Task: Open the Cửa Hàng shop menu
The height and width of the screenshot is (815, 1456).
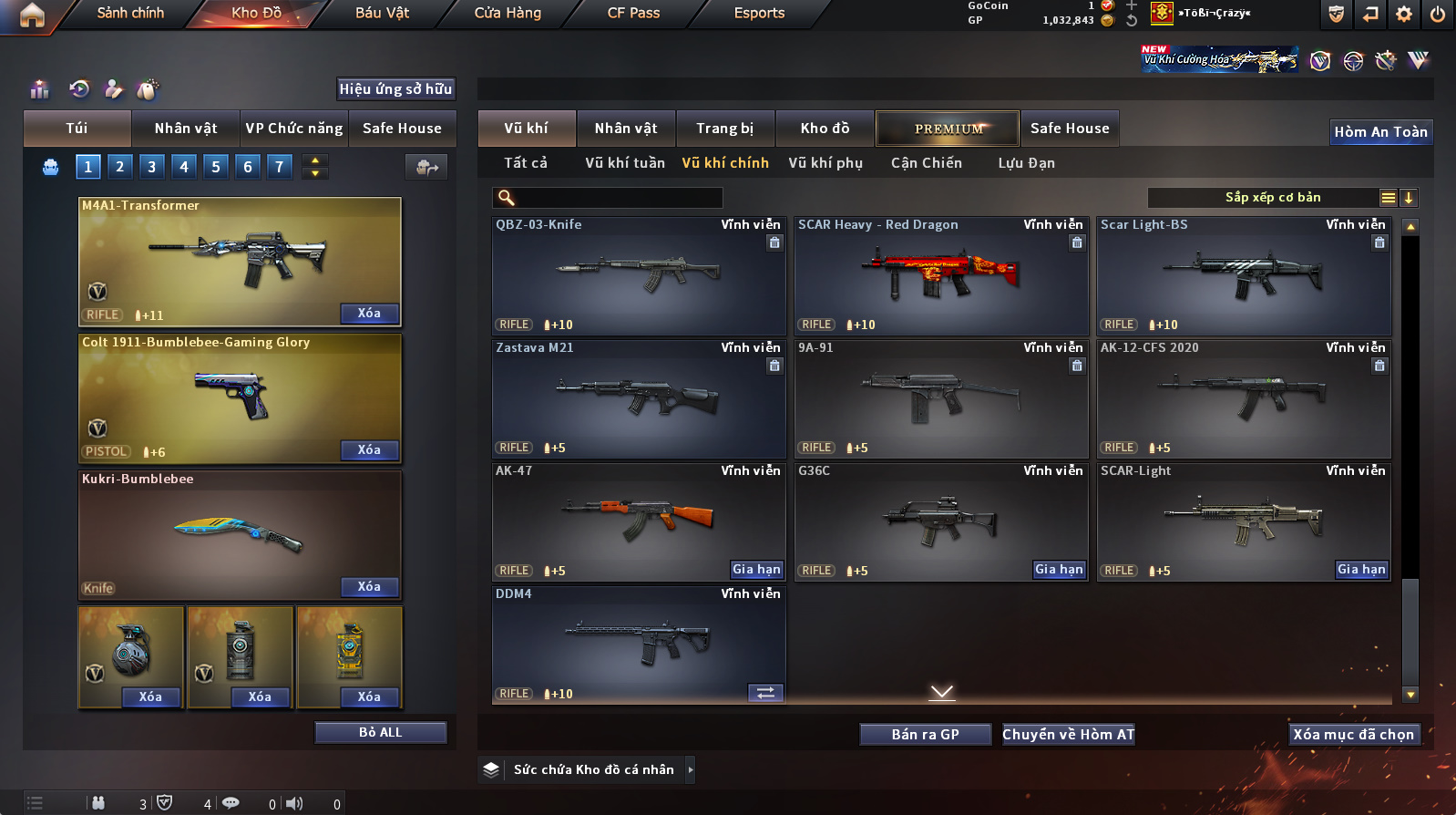Action: (508, 13)
